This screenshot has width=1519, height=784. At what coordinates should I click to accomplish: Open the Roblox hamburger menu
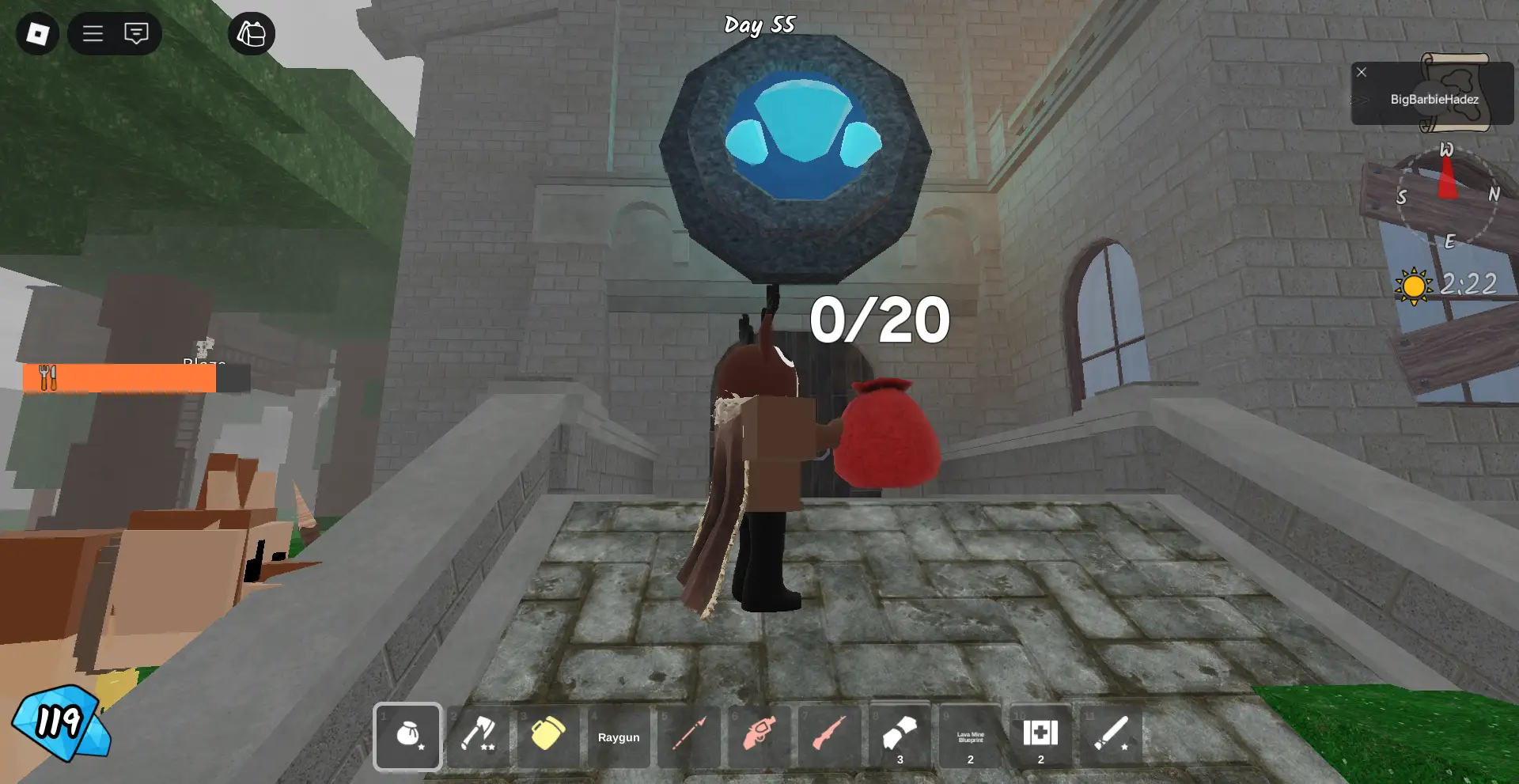coord(92,33)
